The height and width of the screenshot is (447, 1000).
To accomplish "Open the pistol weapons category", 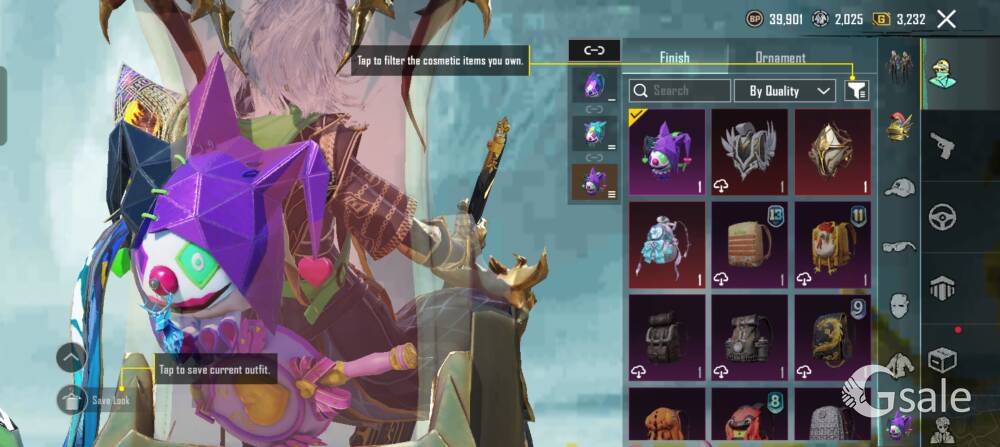I will click(x=942, y=147).
